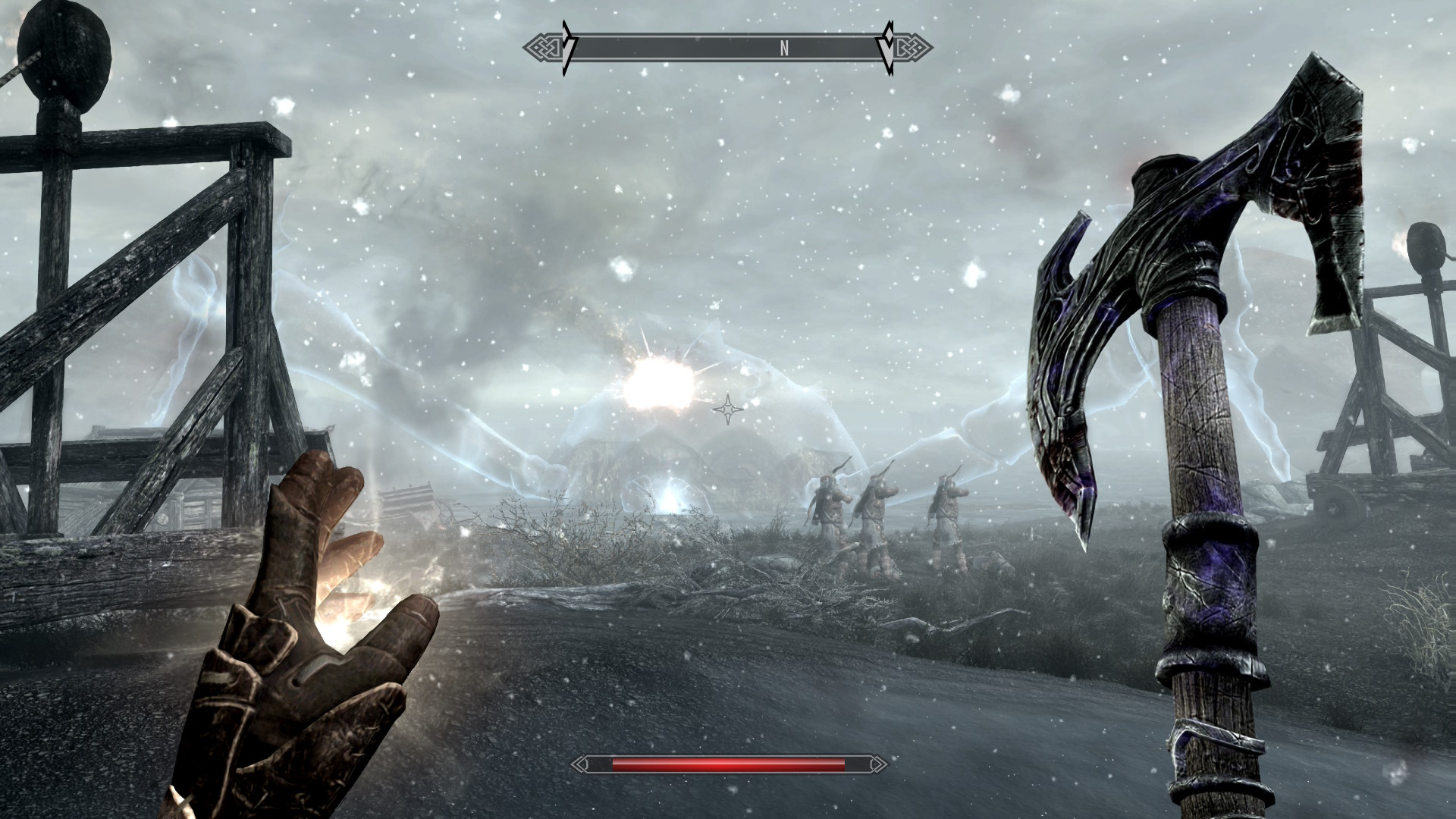
Task: Click the compass bar showing north
Action: click(x=728, y=49)
